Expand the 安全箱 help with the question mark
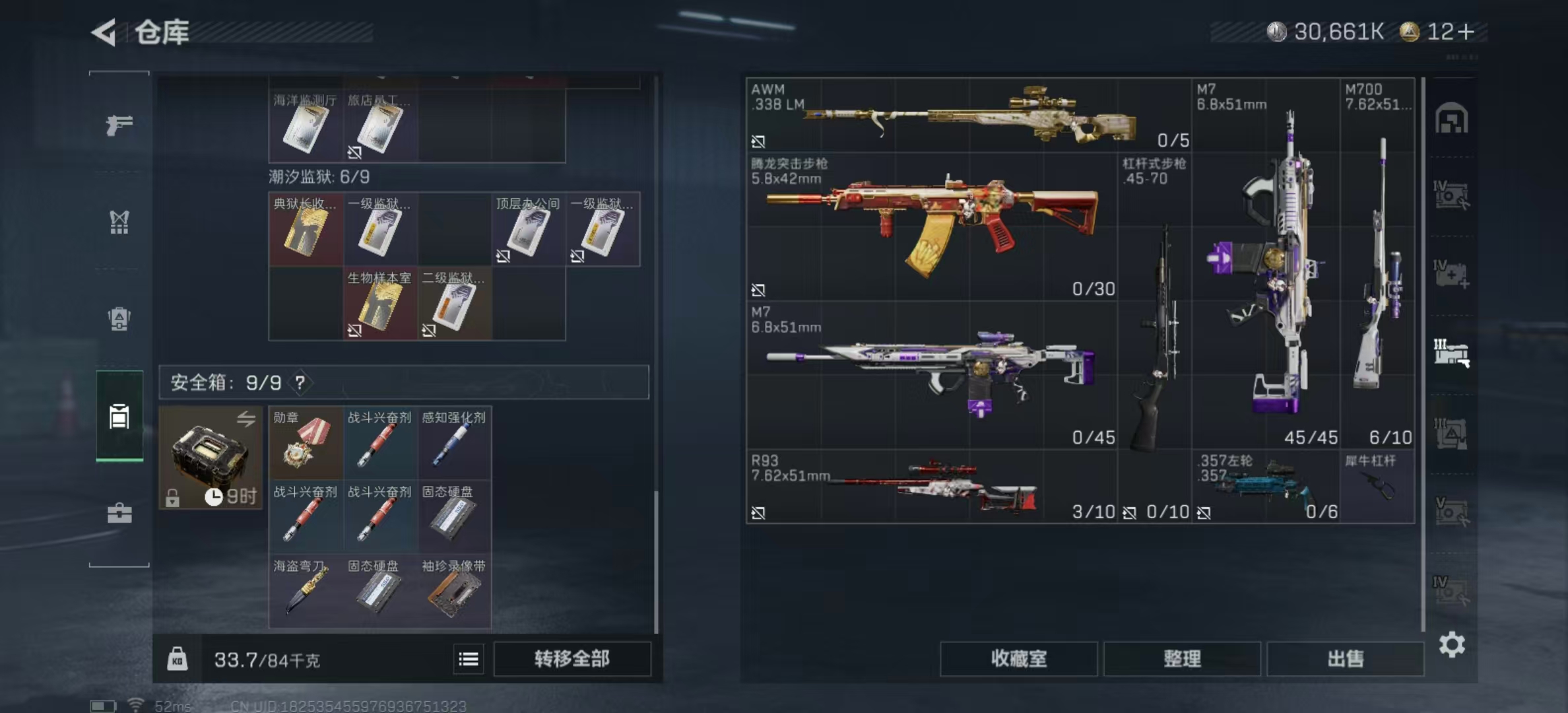 point(300,383)
